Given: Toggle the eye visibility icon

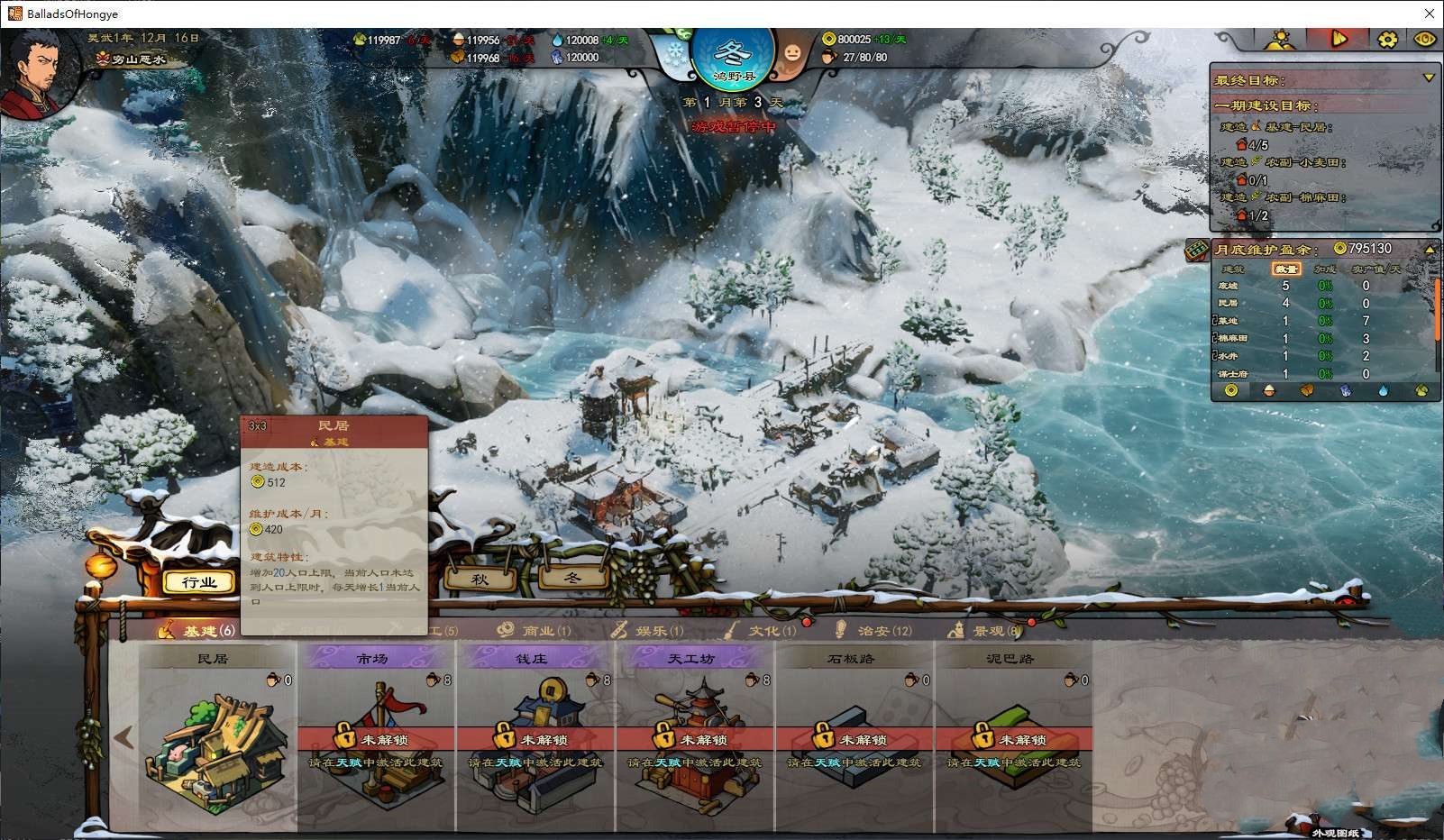Looking at the screenshot, I should click(1425, 39).
